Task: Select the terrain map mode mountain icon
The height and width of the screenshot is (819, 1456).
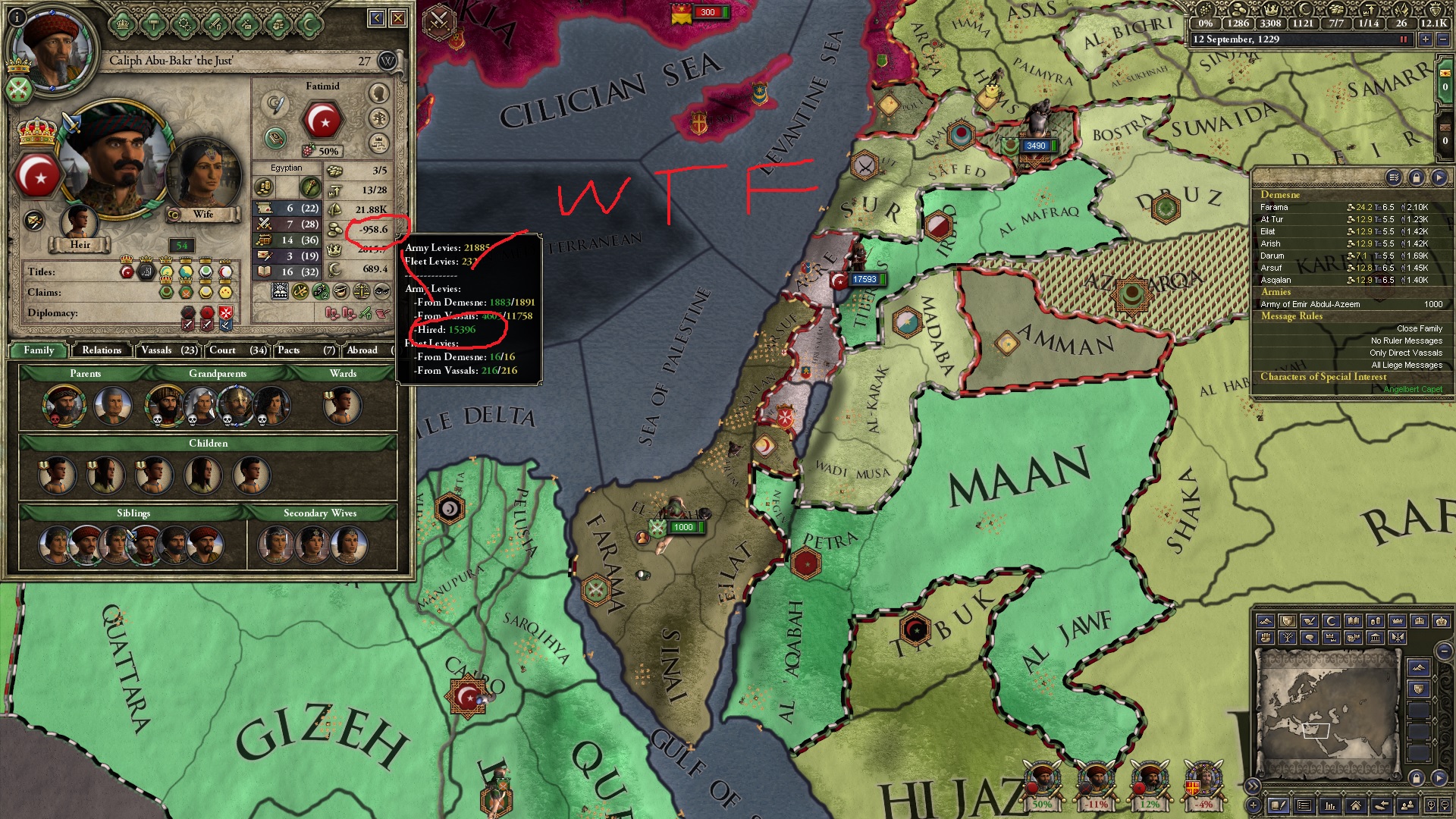Action: click(1266, 622)
